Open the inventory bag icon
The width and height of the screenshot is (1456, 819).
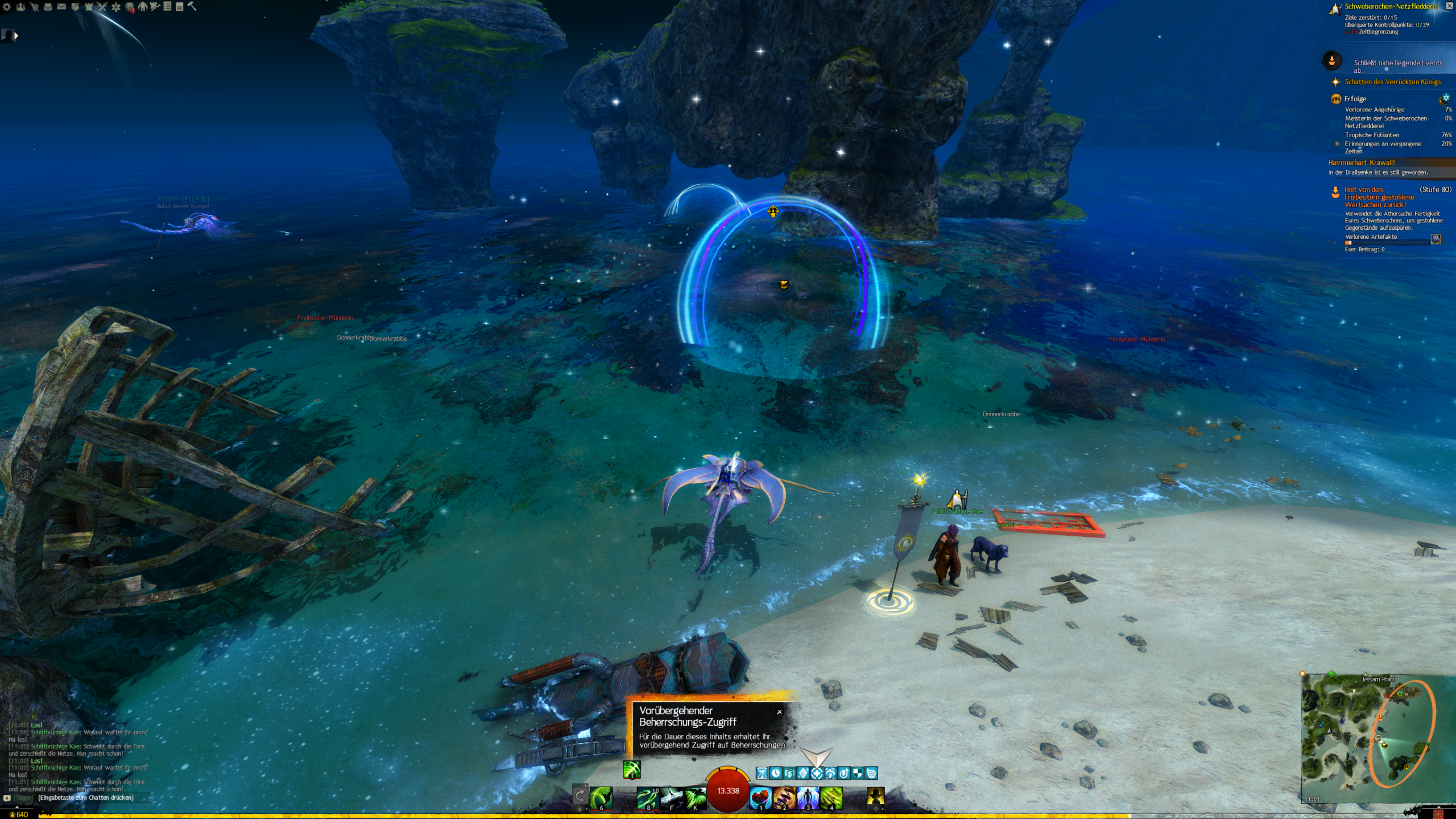tap(48, 7)
